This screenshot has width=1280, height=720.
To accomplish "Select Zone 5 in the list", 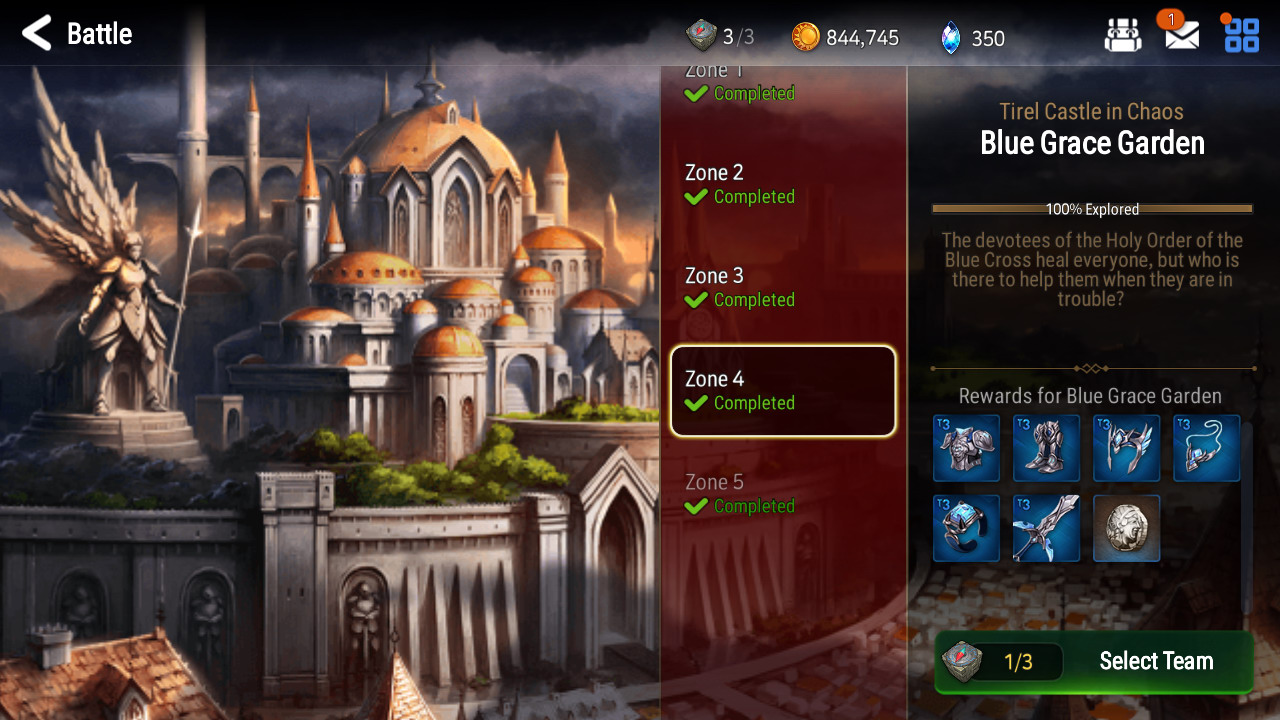I will pos(782,494).
